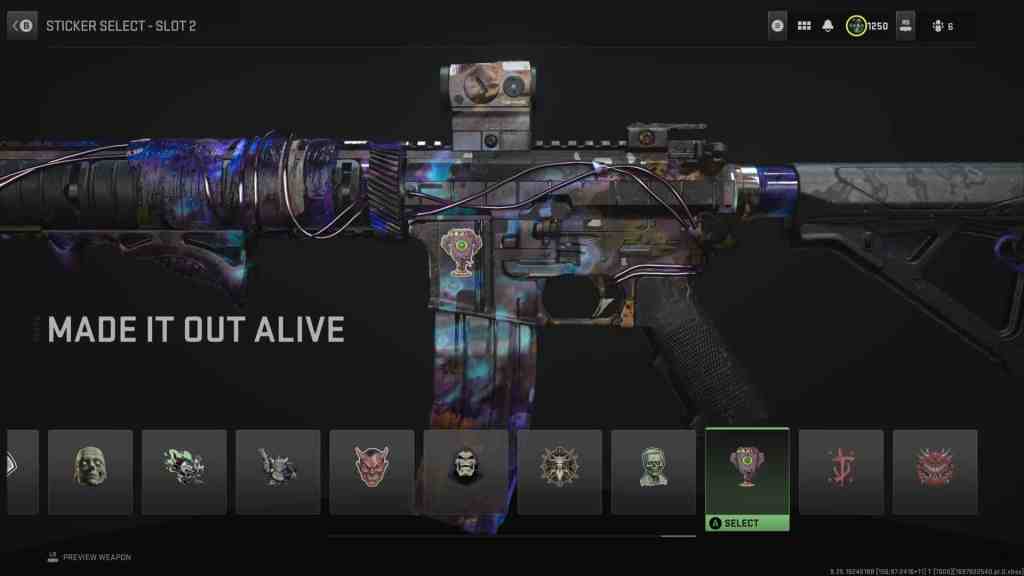Open the grid menu icon
Viewport: 1024px width, 576px height.
tap(804, 26)
